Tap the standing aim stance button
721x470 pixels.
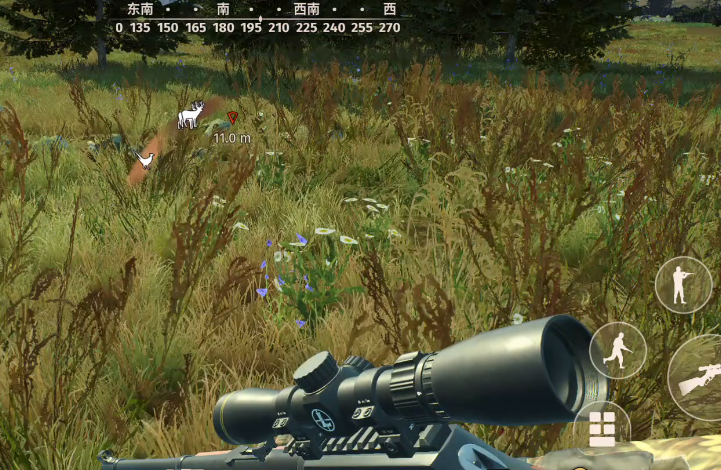pyautogui.click(x=683, y=285)
